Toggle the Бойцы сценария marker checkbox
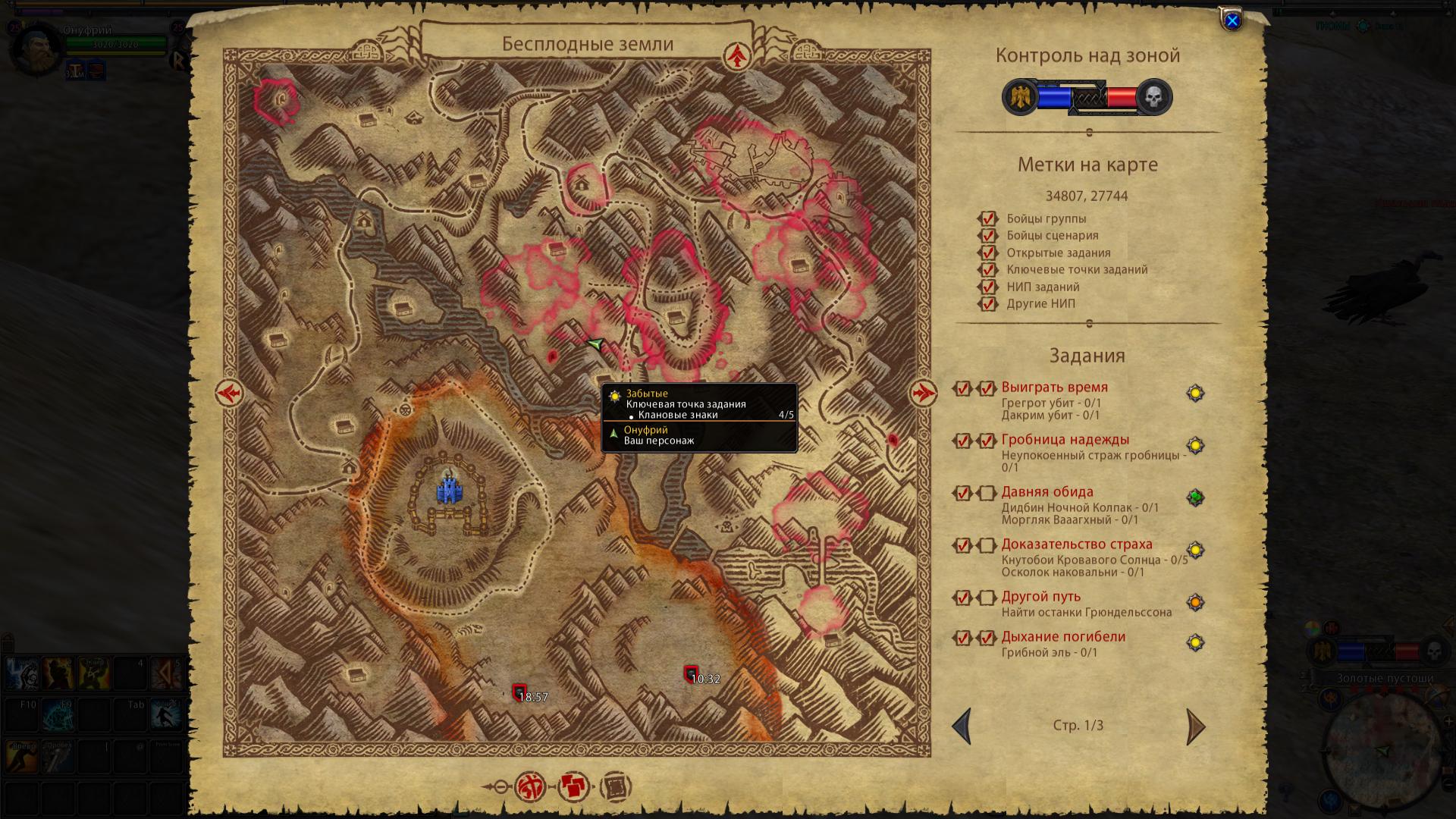This screenshot has width=1456, height=819. click(987, 236)
